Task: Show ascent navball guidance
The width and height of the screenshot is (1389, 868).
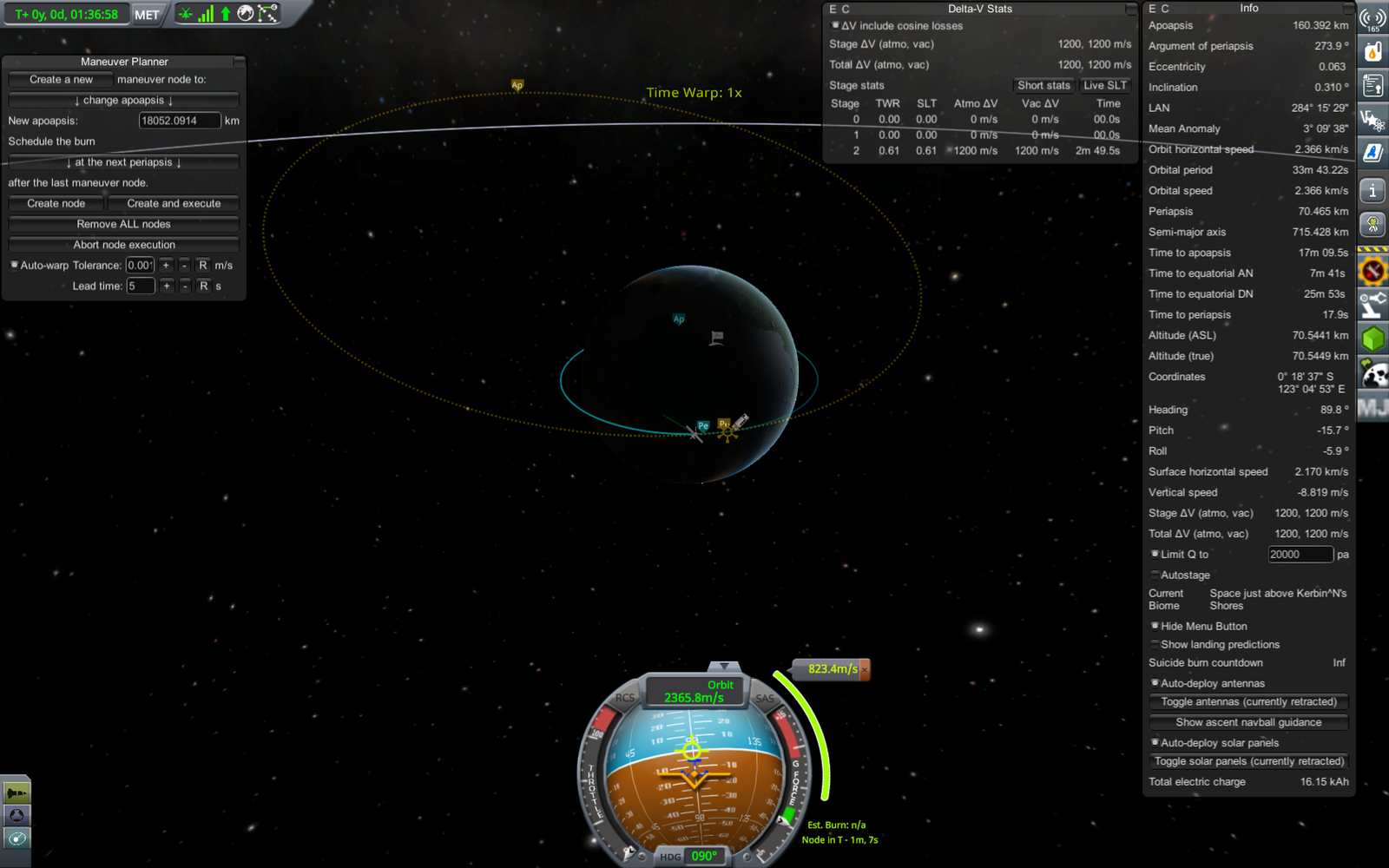Action: (1248, 722)
